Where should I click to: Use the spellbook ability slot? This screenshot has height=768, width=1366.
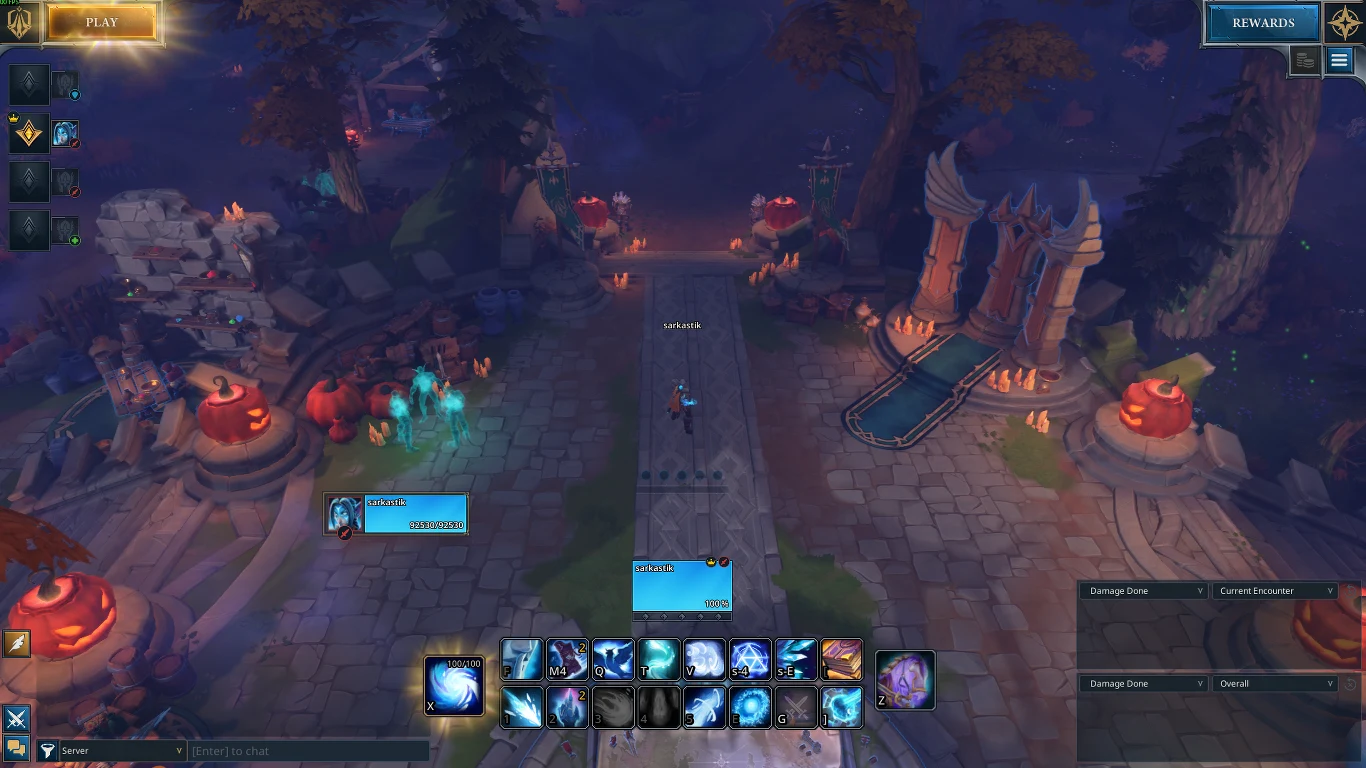point(841,660)
